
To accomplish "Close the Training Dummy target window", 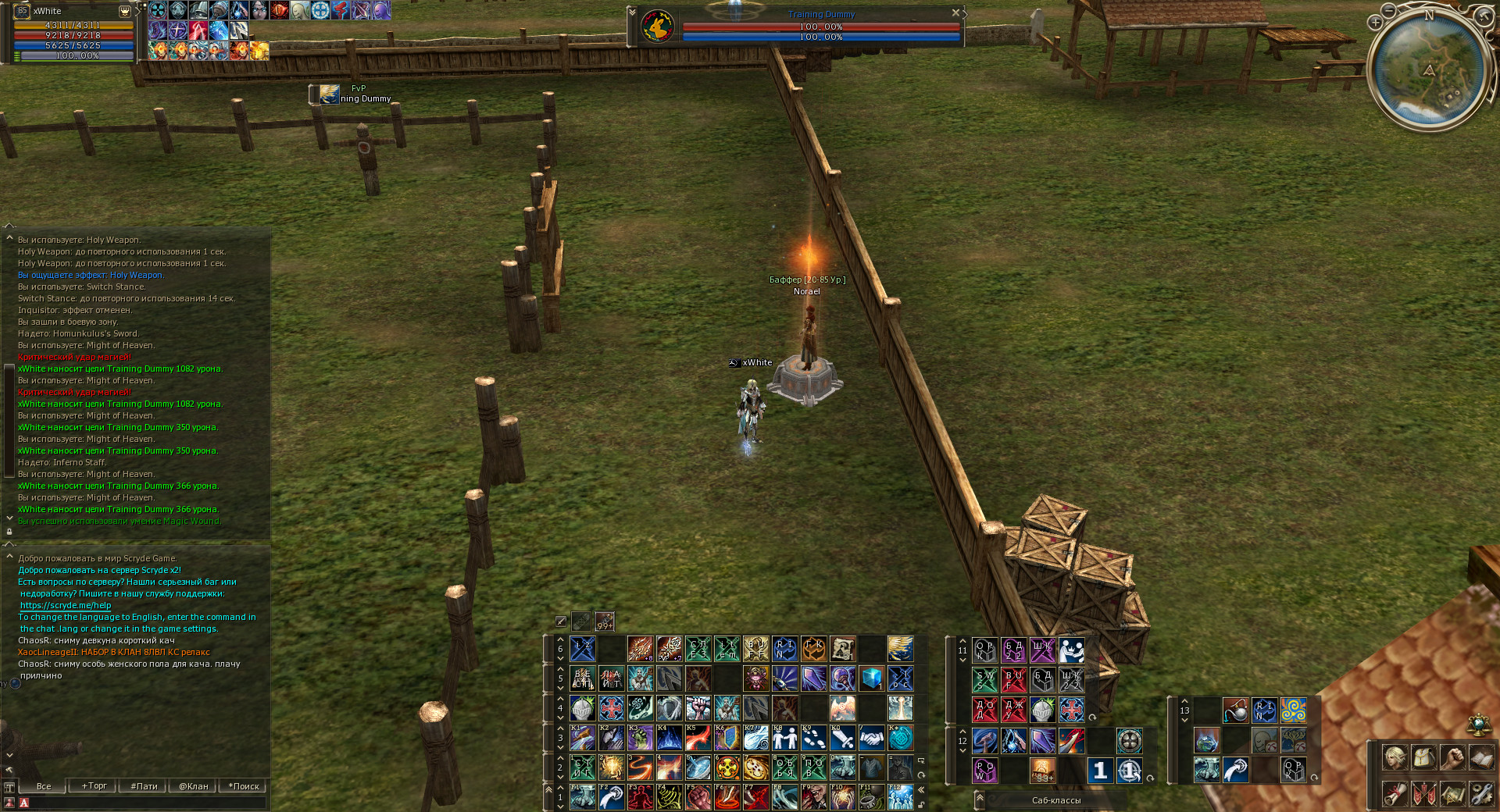I will (955, 12).
